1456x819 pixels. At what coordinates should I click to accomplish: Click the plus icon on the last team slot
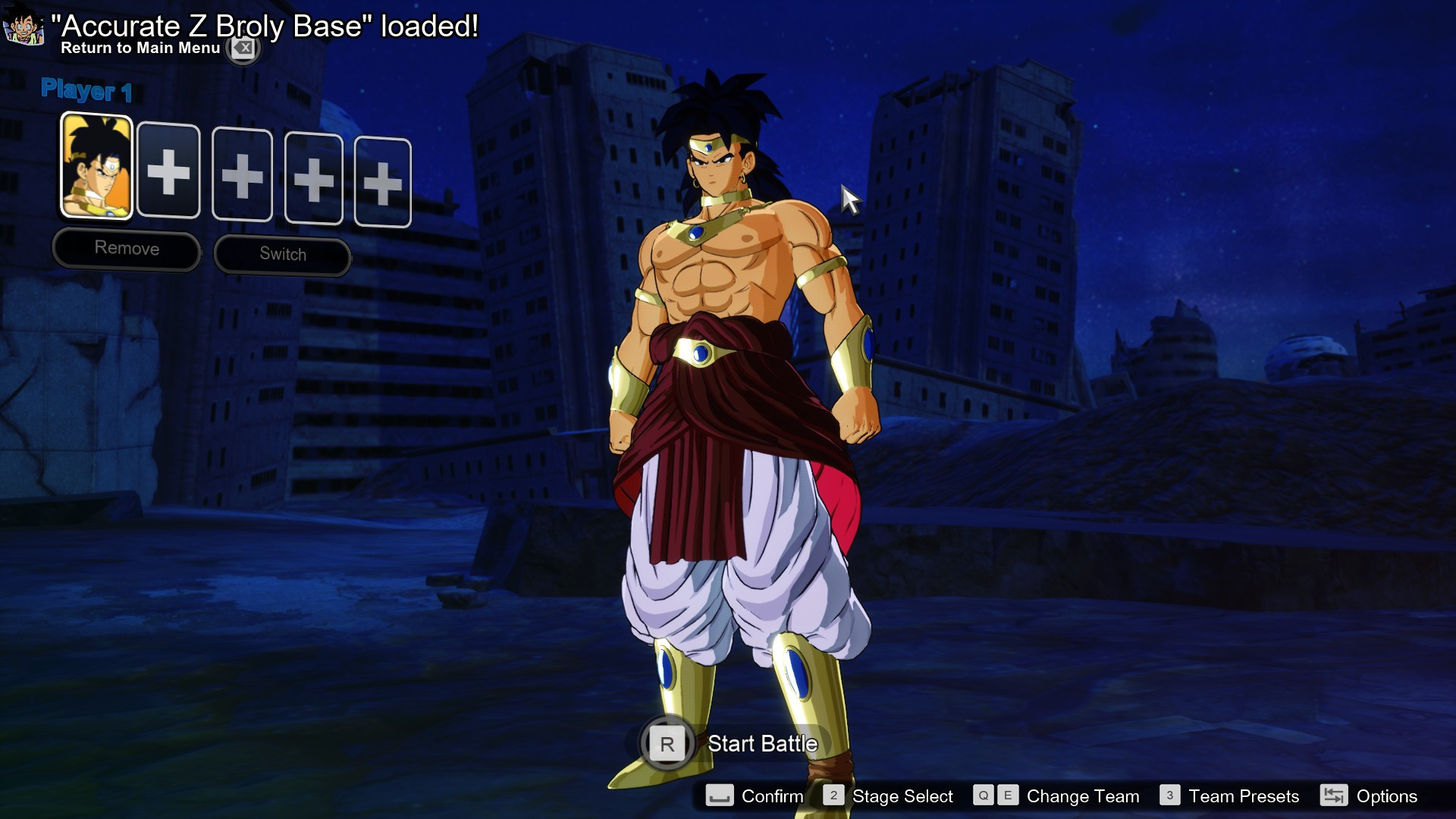point(383,185)
